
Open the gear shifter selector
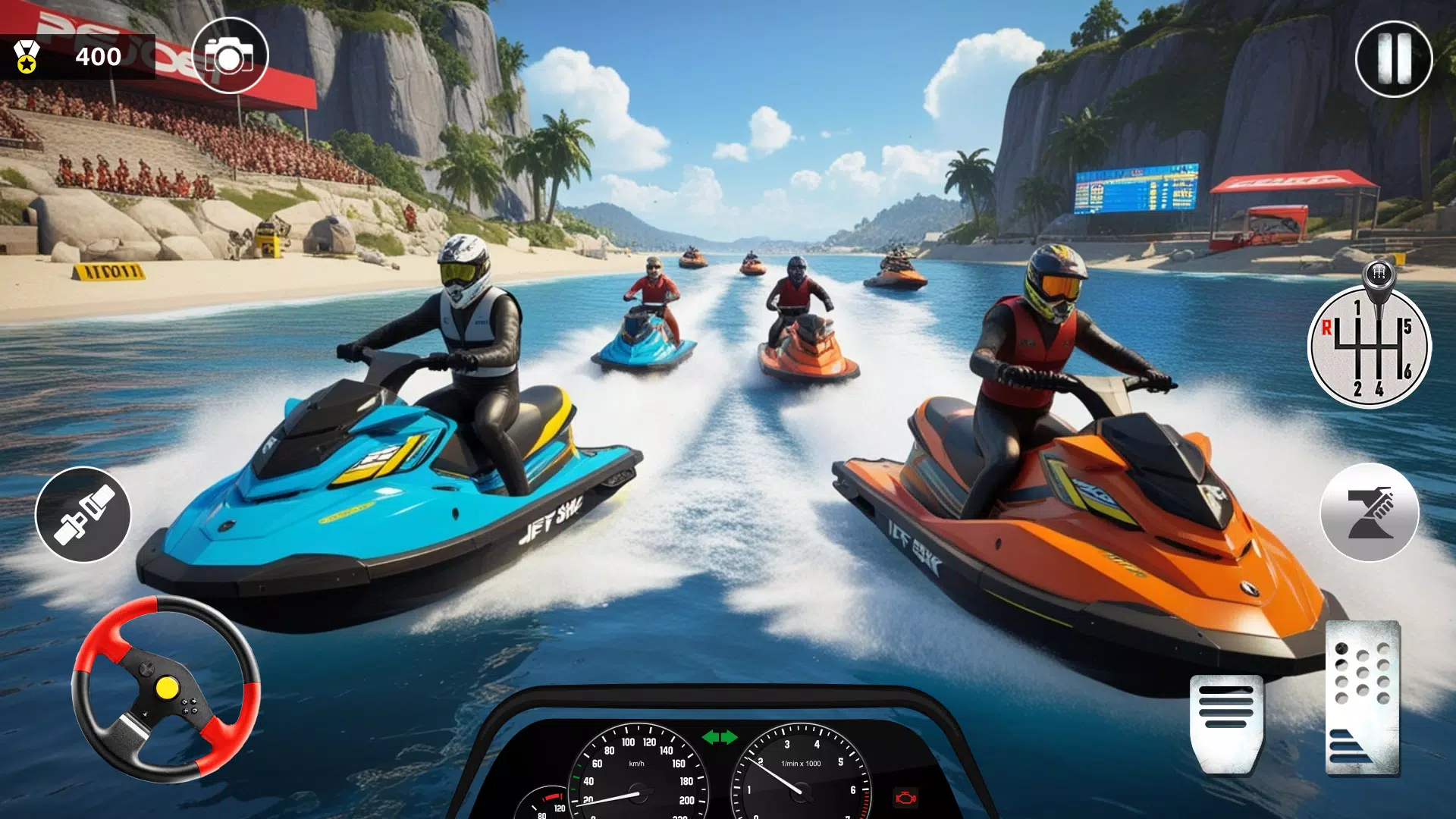point(1369,346)
